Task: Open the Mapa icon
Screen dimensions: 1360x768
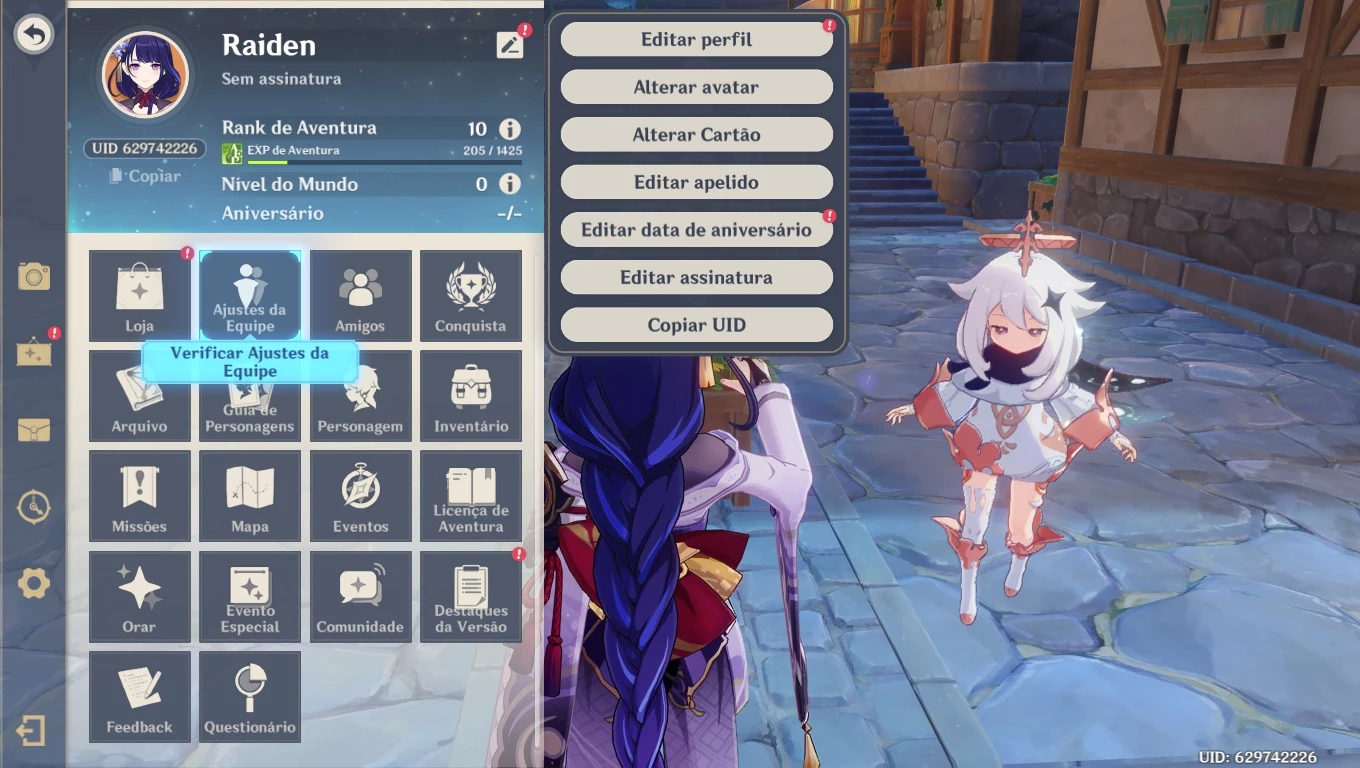Action: 249,495
